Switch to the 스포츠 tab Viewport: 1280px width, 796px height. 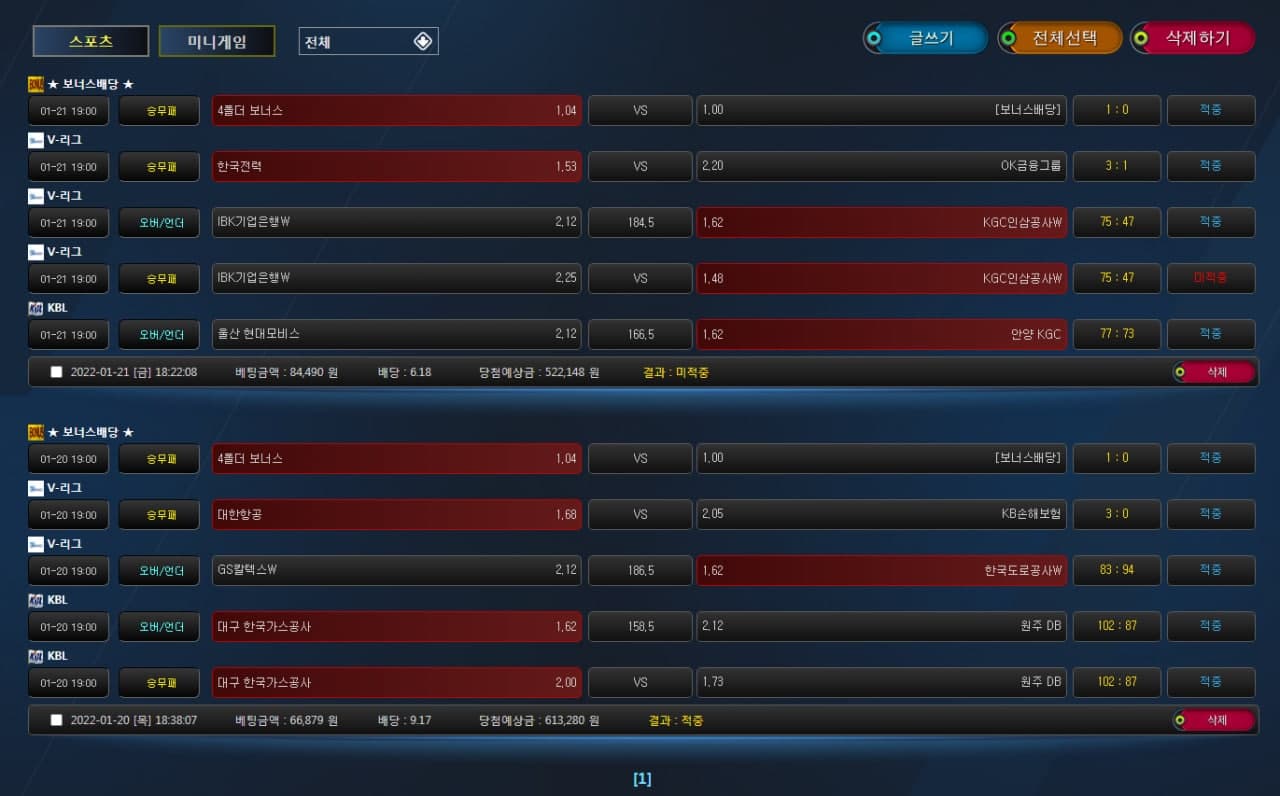[91, 41]
